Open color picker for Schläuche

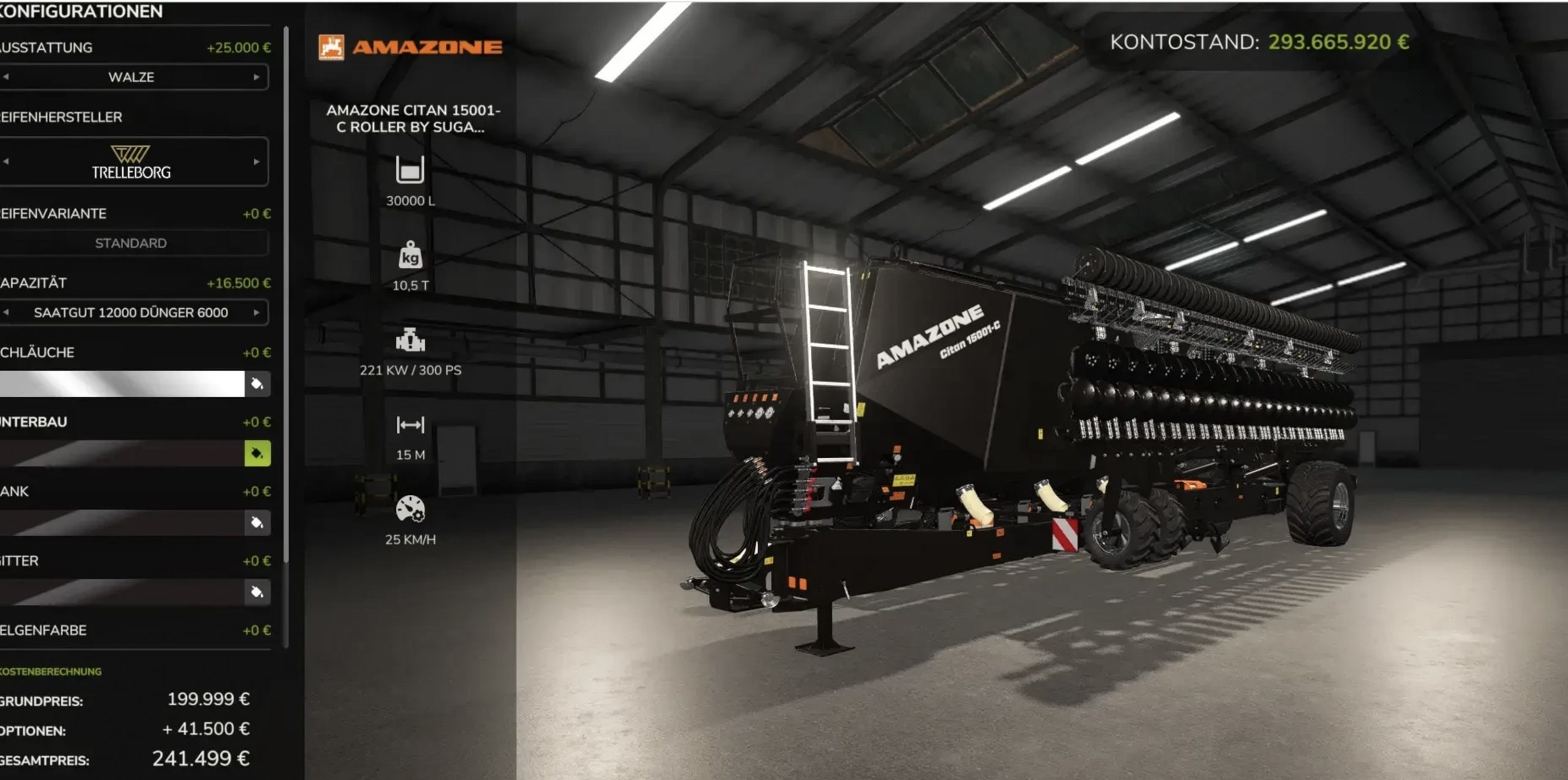pyautogui.click(x=257, y=384)
